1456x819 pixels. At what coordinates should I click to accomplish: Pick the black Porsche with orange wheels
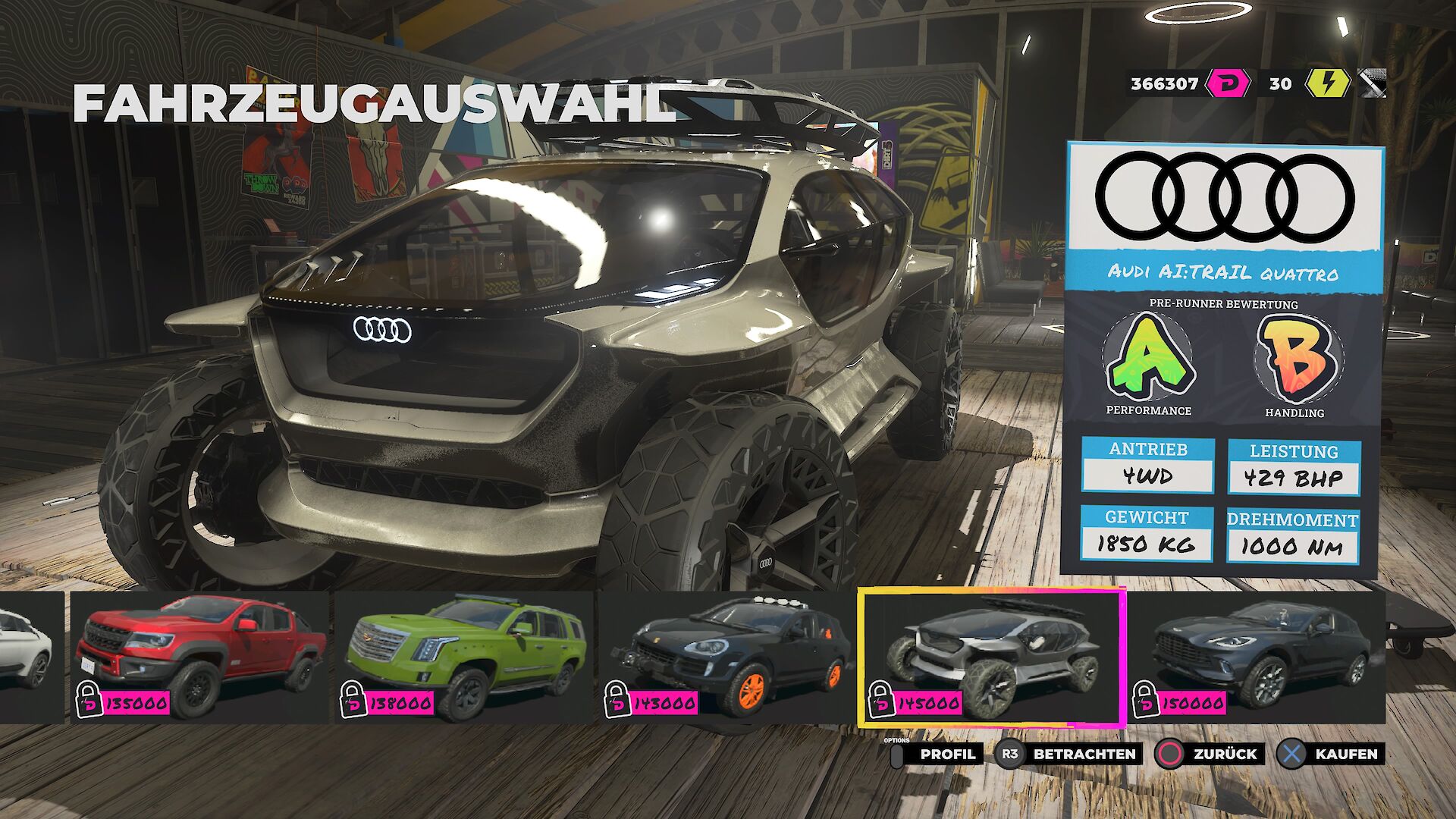pos(728,657)
